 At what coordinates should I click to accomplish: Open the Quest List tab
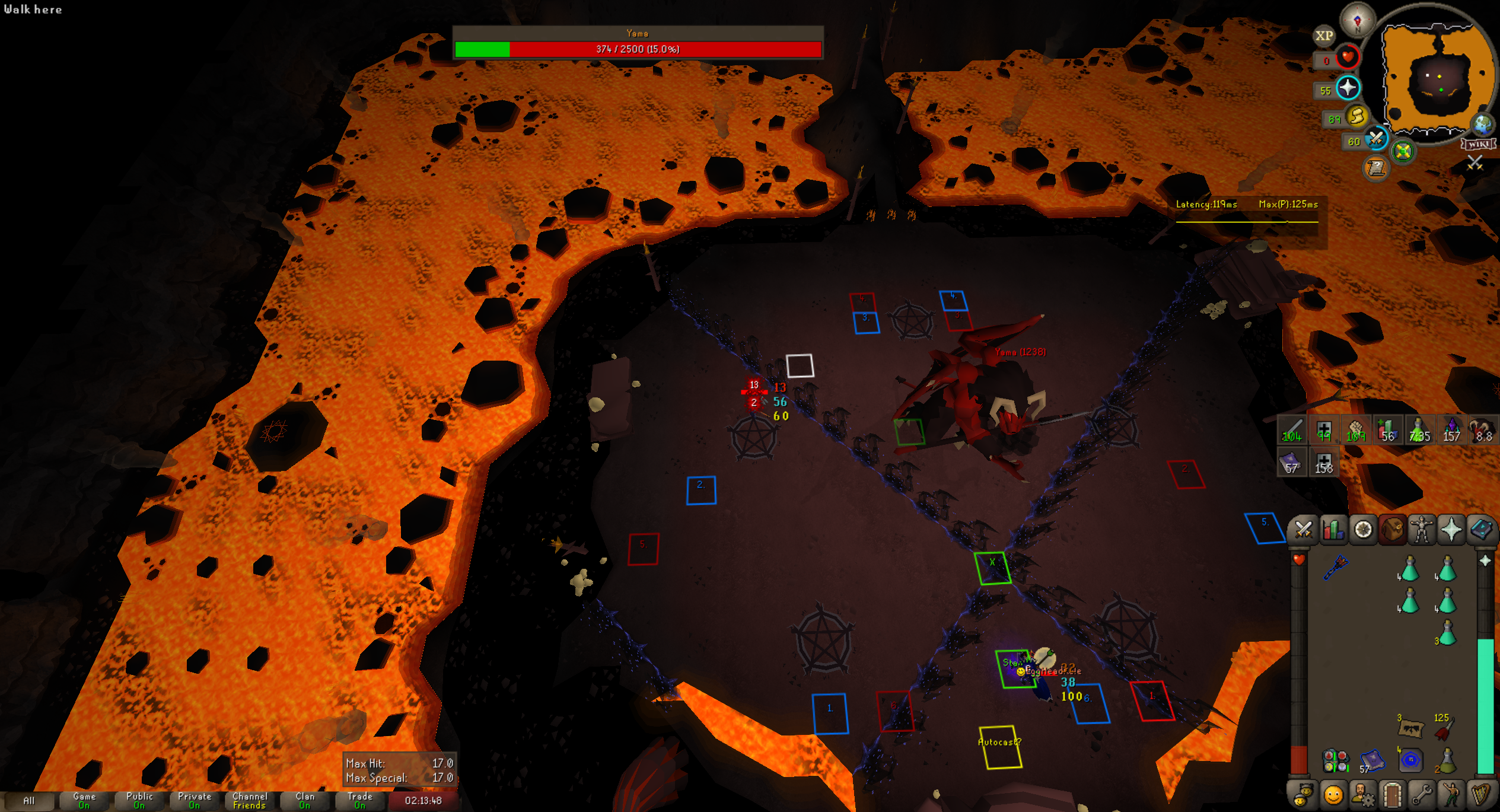pyautogui.click(x=1362, y=530)
